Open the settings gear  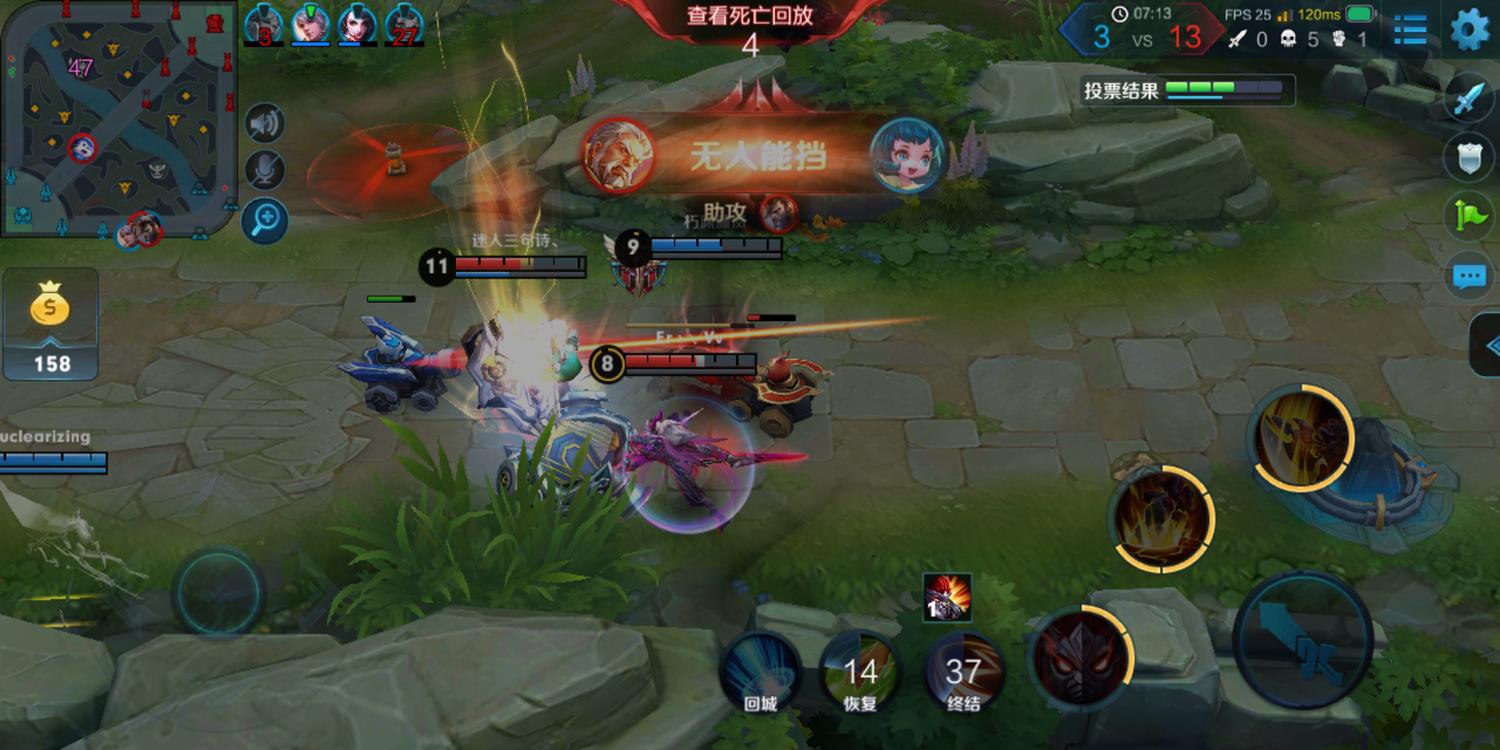[x=1468, y=30]
